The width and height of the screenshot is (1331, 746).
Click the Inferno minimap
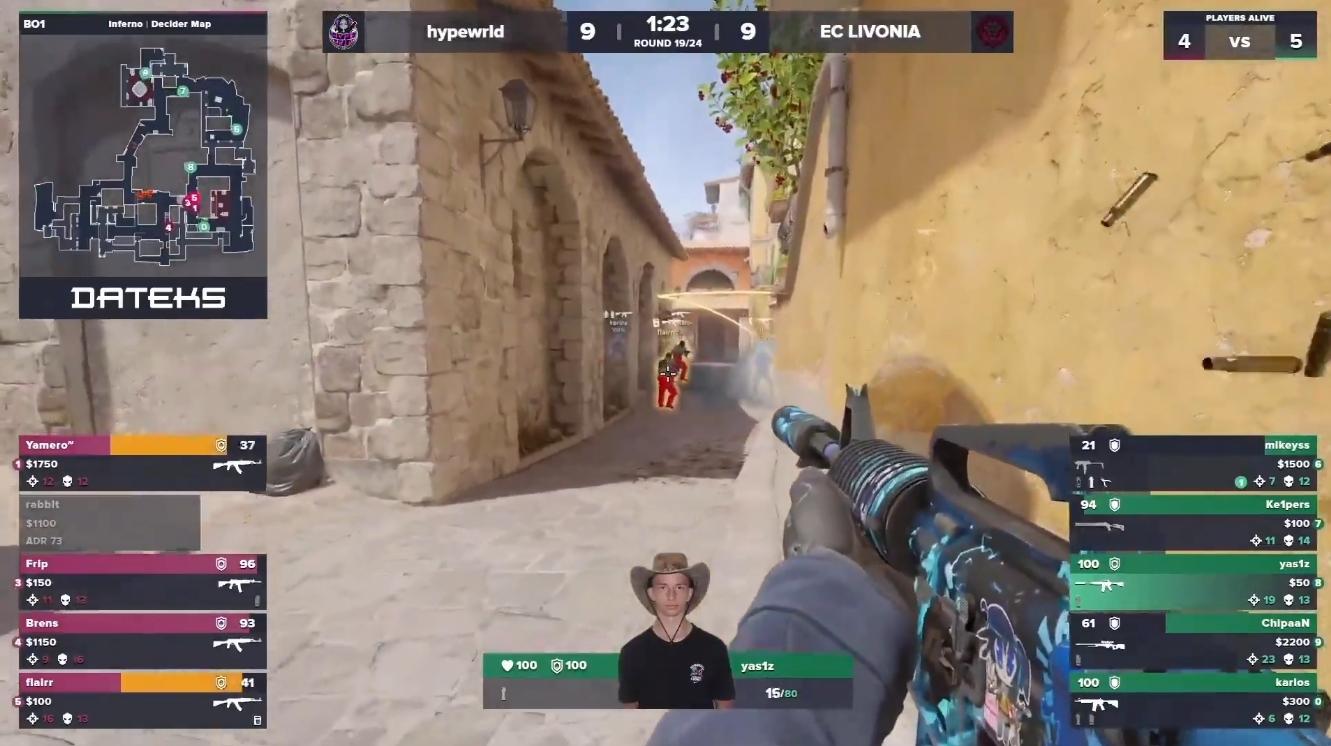point(143,155)
